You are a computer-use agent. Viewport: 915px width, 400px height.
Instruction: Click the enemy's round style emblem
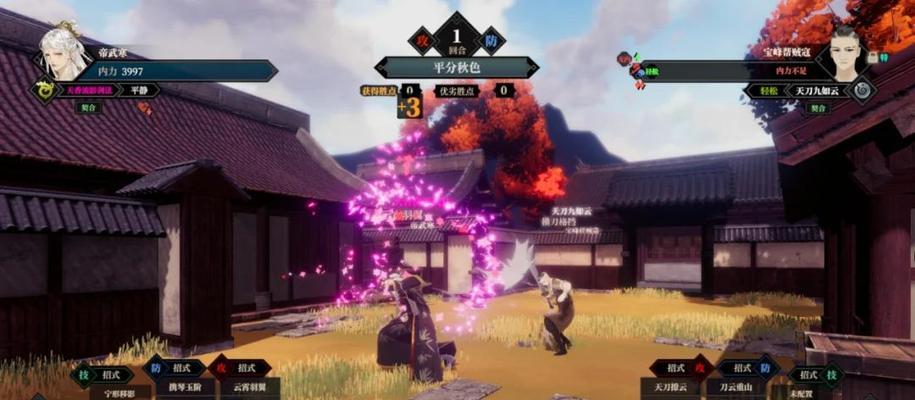click(x=862, y=90)
